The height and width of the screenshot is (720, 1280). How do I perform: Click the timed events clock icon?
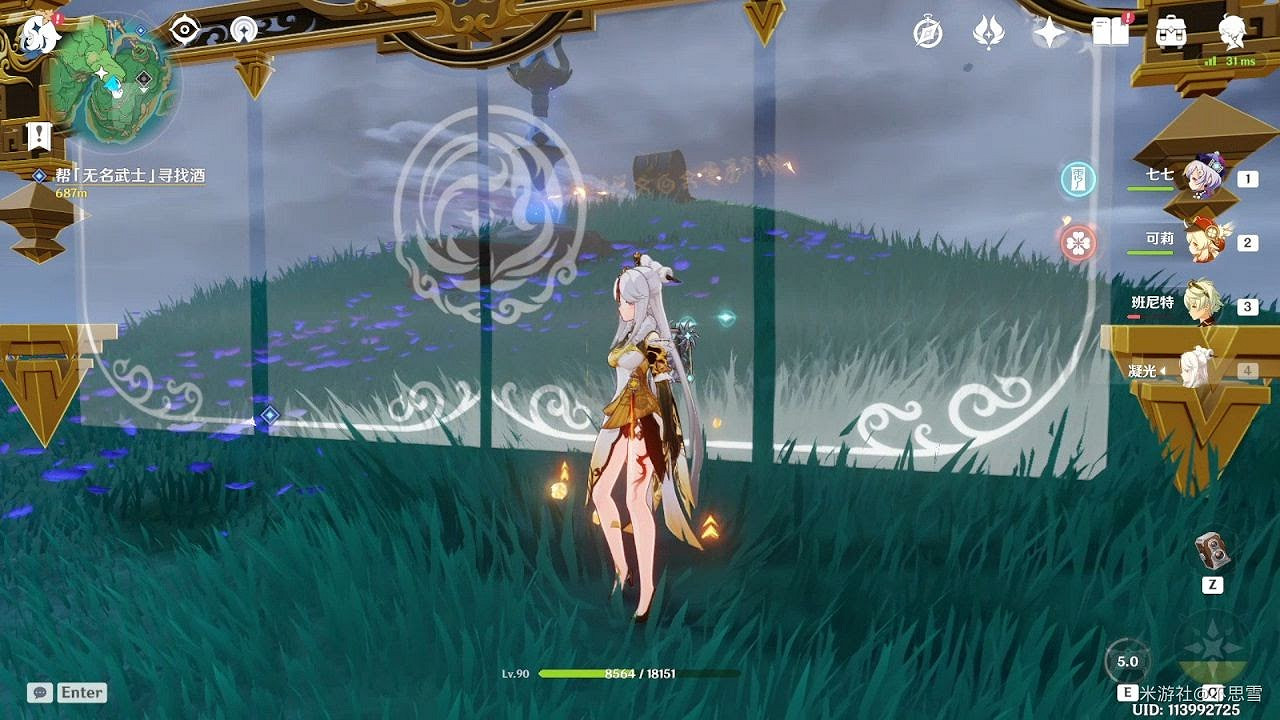pos(926,33)
